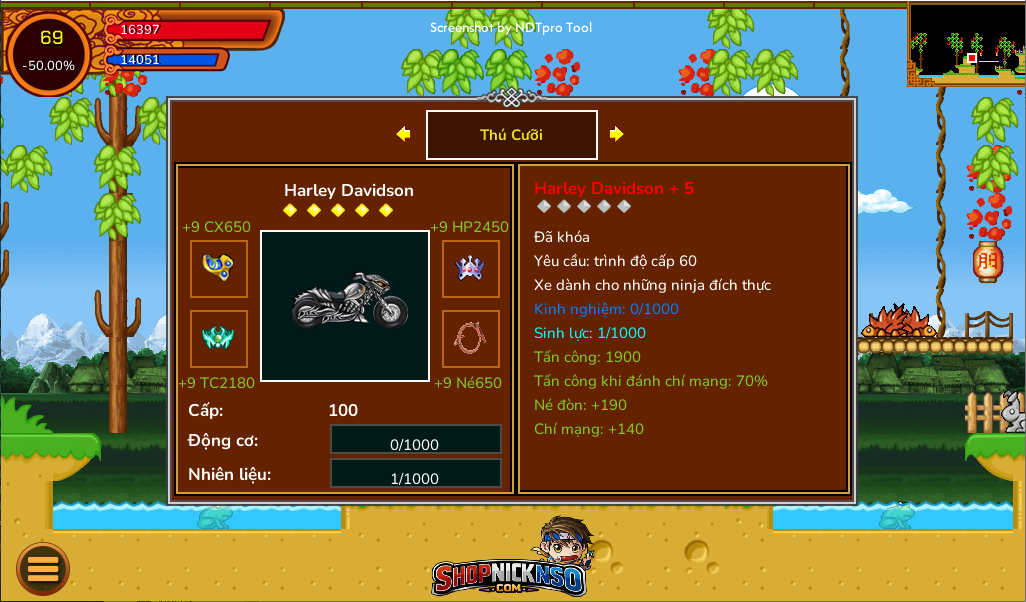The width and height of the screenshot is (1026, 602).
Task: Go to previous tab with left arrow
Action: click(x=403, y=134)
